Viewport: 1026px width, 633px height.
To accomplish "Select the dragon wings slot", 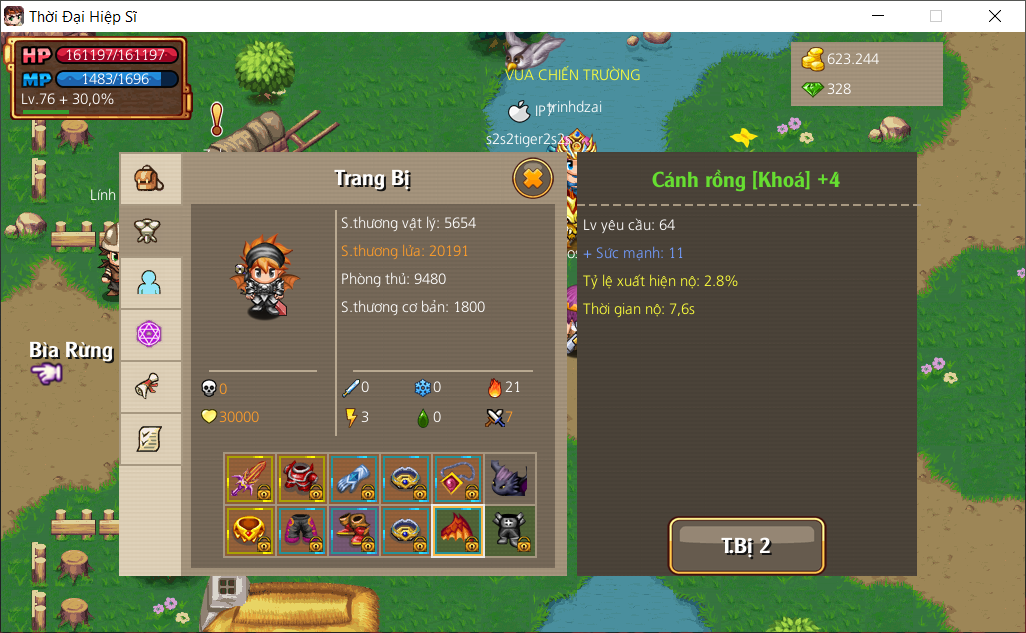I will 458,531.
